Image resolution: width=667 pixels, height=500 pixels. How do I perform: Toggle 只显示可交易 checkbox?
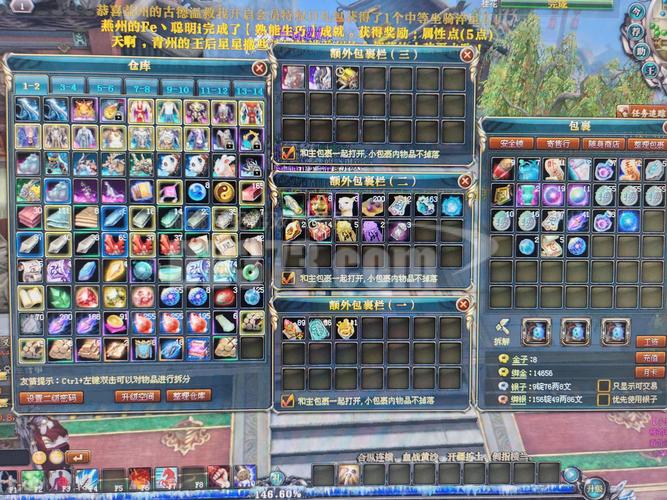pyautogui.click(x=603, y=386)
